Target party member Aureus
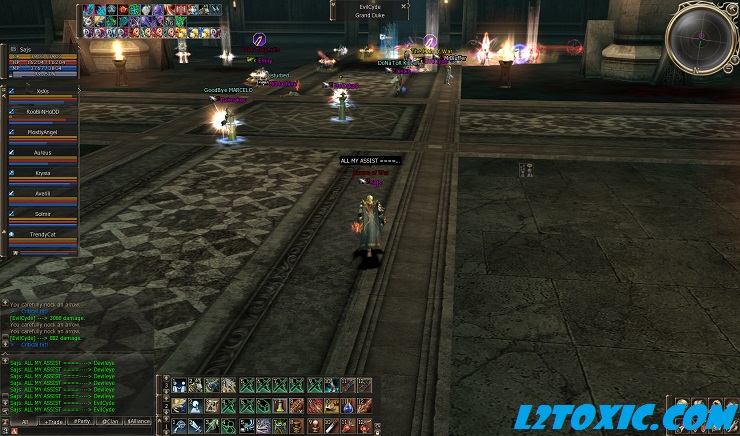 click(x=42, y=152)
